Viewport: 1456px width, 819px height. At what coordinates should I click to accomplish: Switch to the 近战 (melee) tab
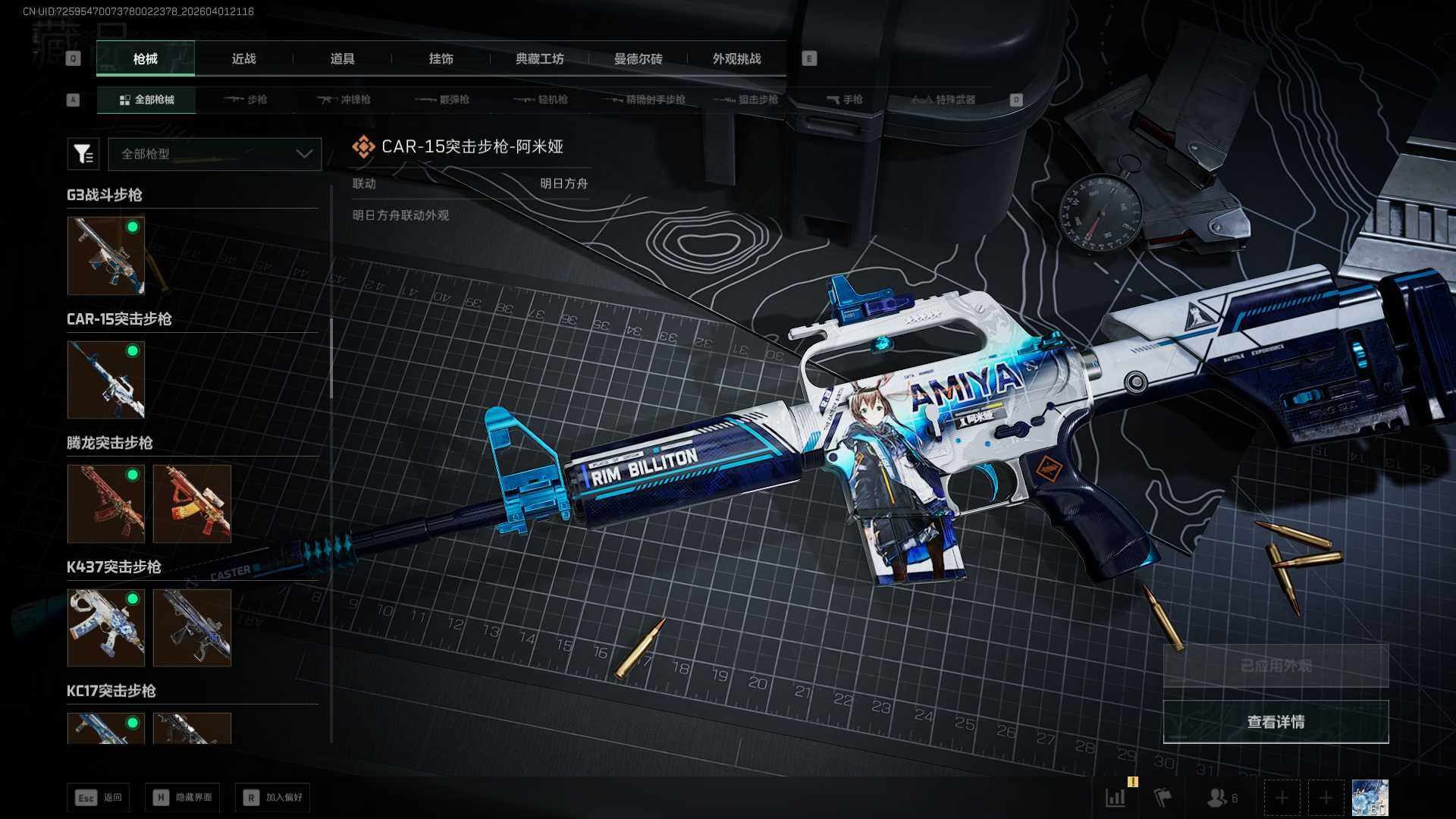click(x=243, y=58)
